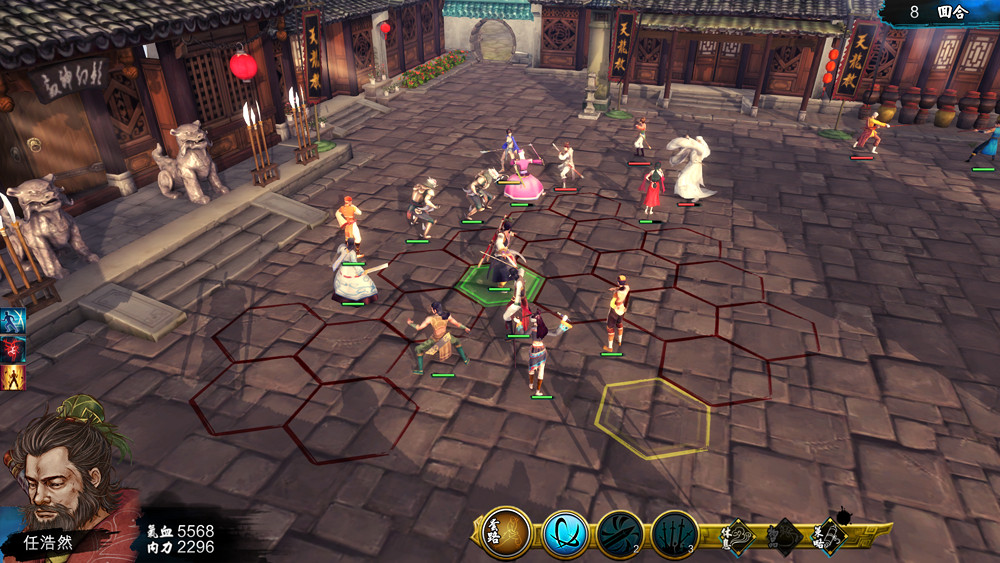The image size is (1000, 563).
Task: Inspect the orange glowing figure buff icon
Action: coord(13,377)
